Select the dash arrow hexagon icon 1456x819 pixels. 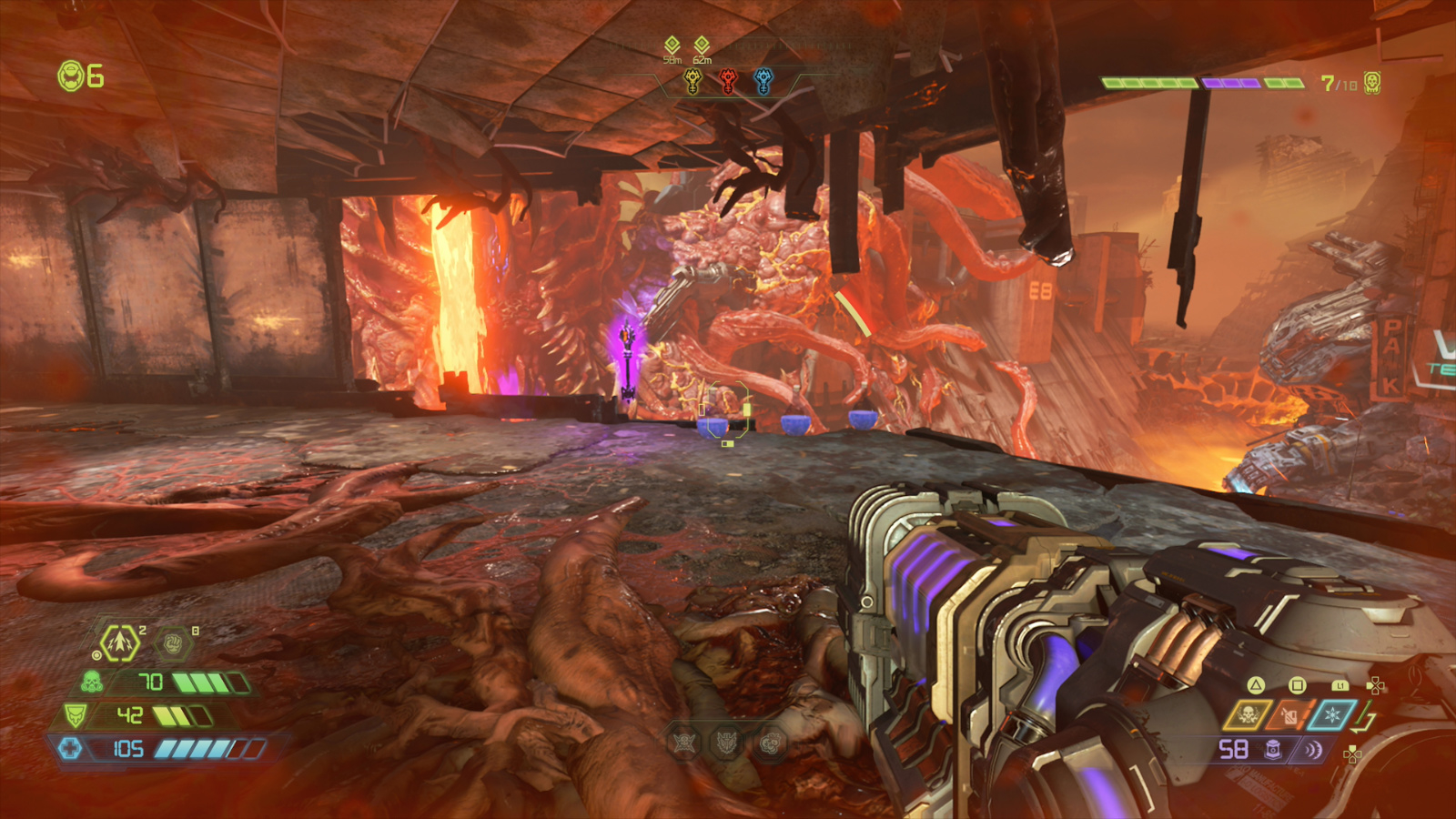121,642
